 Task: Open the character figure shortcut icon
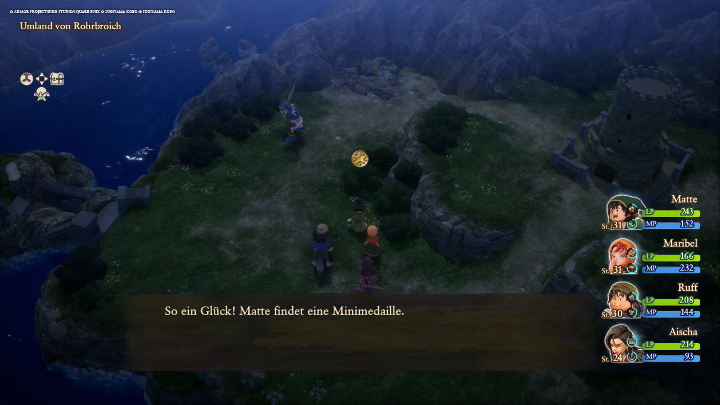(x=42, y=94)
